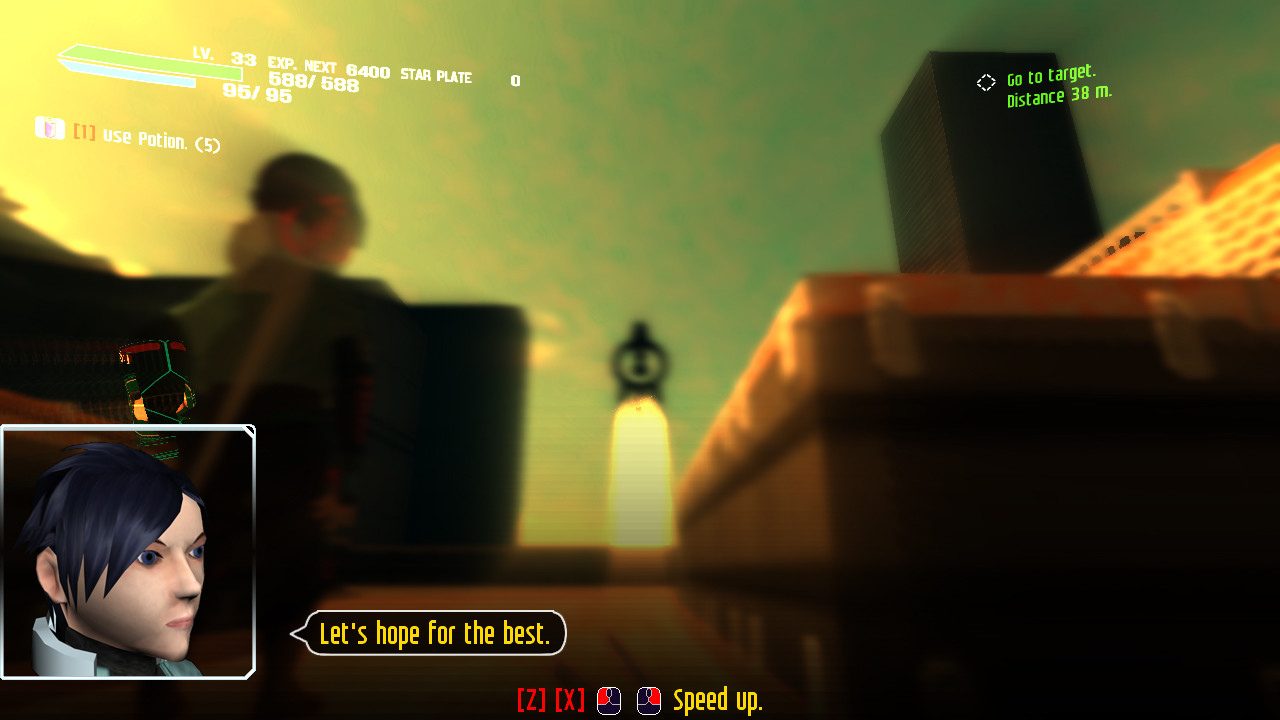Select the right mouse button icon near Speed up
This screenshot has width=1280, height=720.
(x=648, y=701)
